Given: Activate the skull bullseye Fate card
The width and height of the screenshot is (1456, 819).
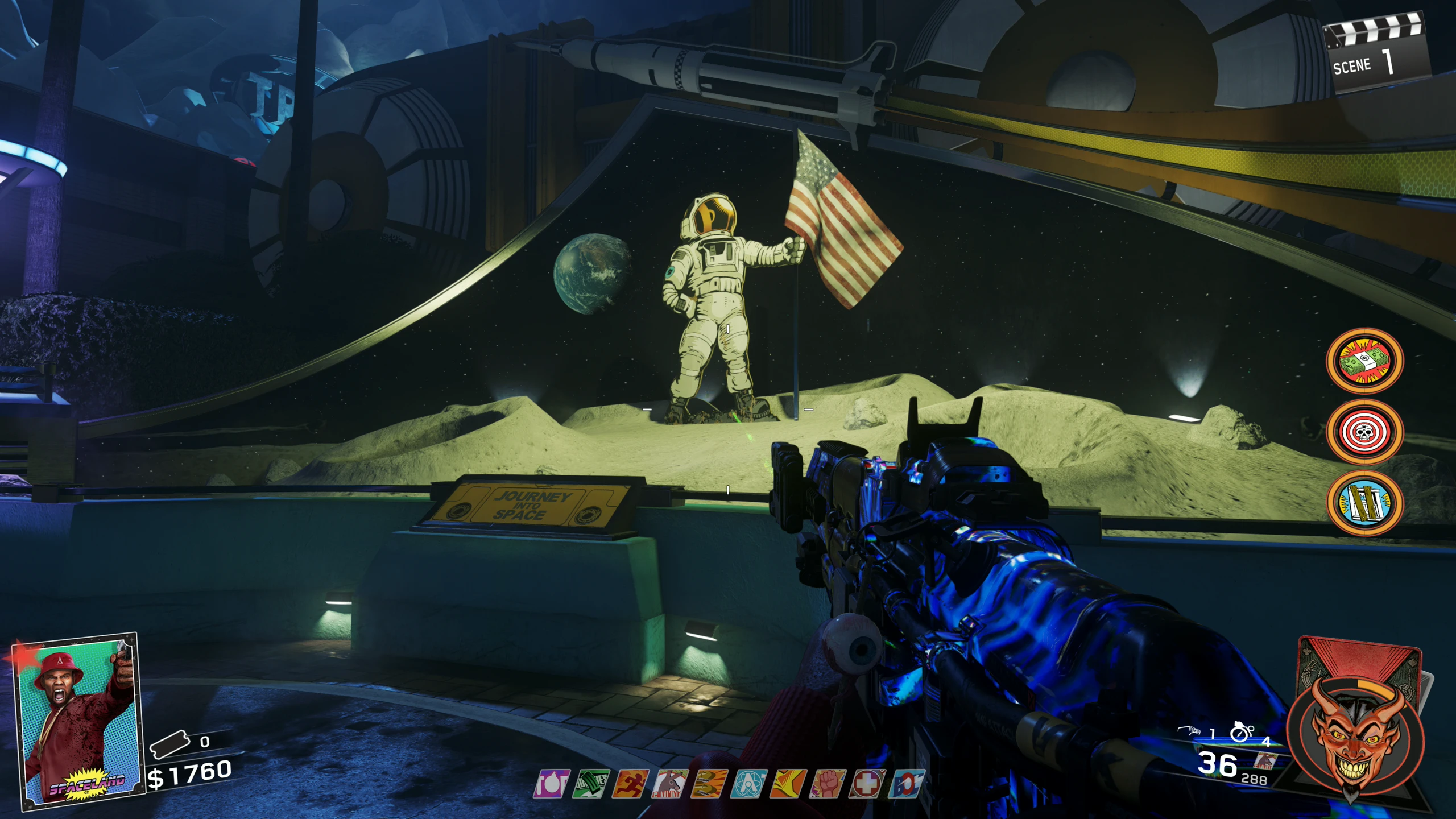Looking at the screenshot, I should click(1364, 432).
